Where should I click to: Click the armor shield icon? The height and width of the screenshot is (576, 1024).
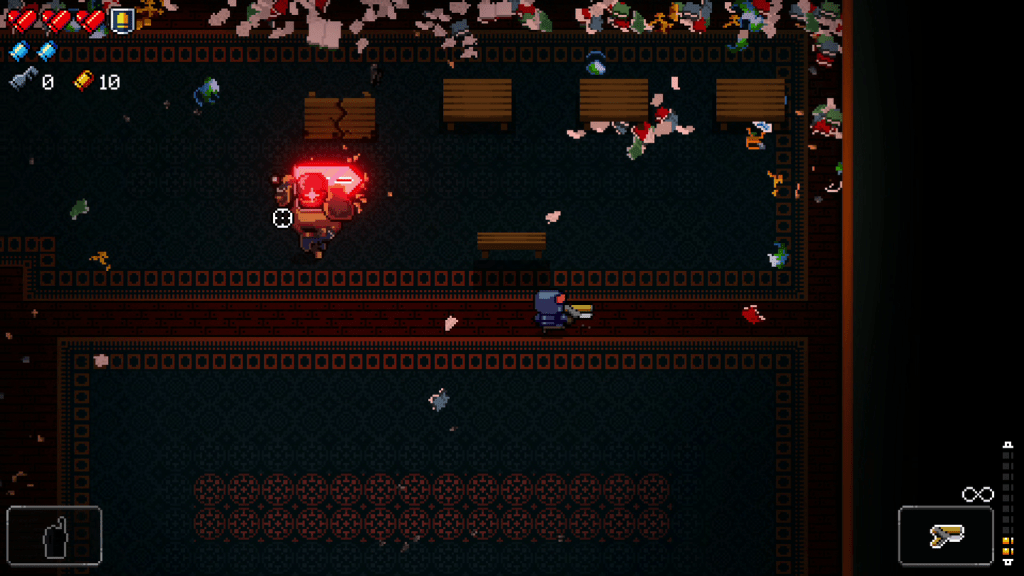(x=122, y=19)
